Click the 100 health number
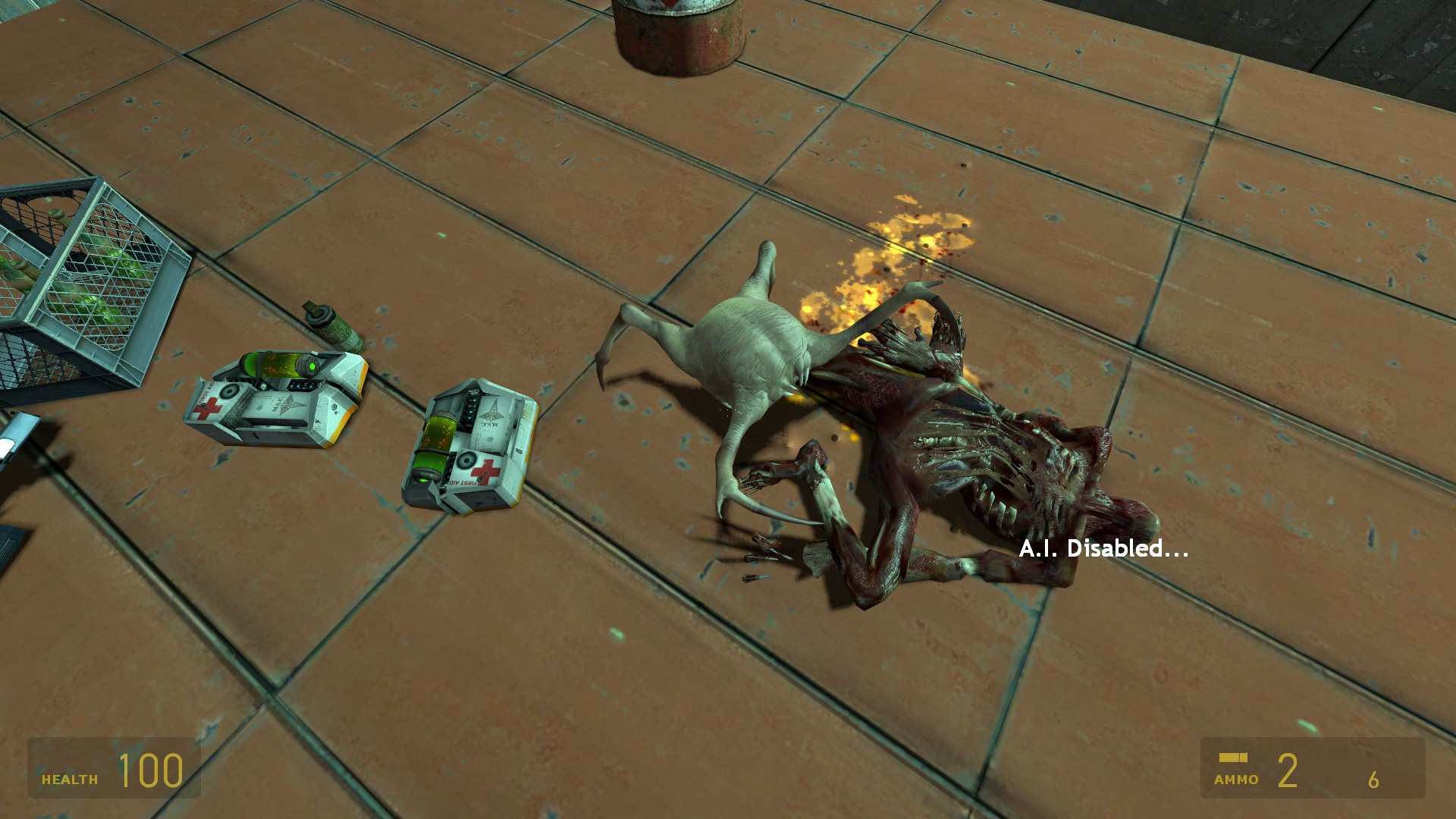Viewport: 1456px width, 819px height. click(149, 772)
